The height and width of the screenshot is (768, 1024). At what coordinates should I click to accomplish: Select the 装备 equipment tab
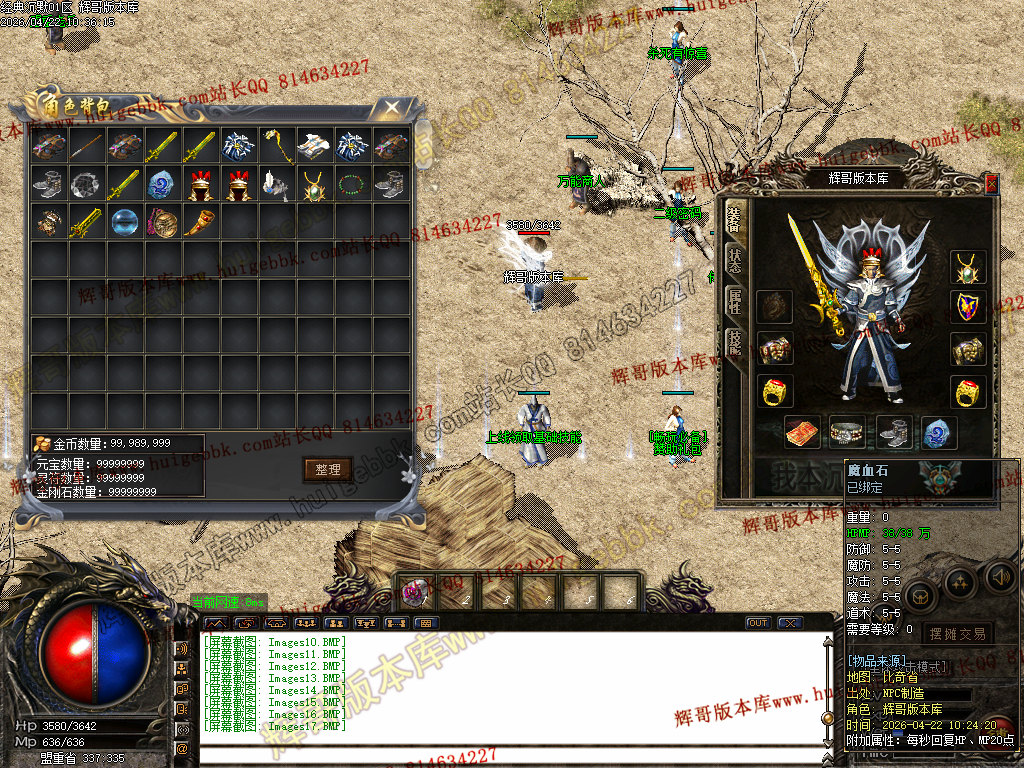(735, 217)
